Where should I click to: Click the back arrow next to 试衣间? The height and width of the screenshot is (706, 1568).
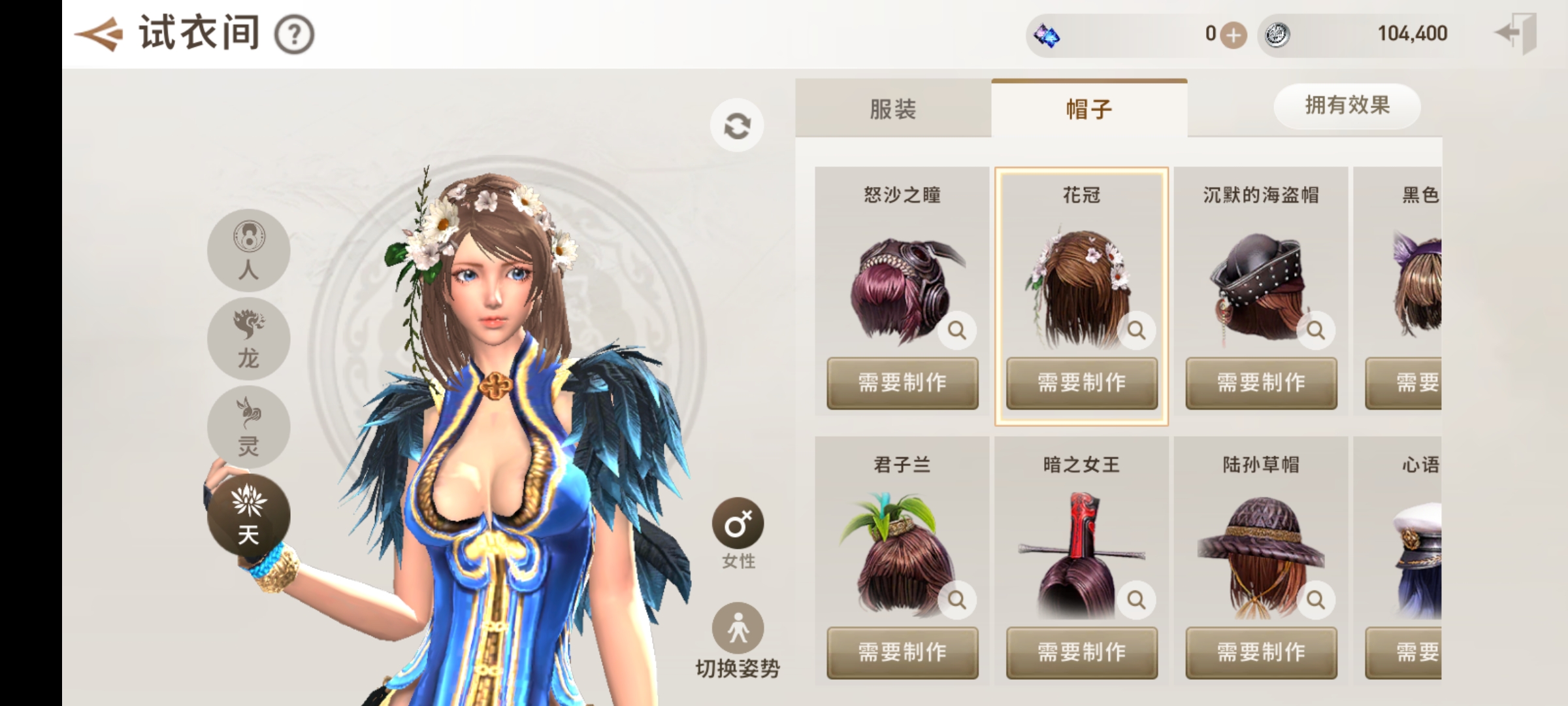click(97, 33)
